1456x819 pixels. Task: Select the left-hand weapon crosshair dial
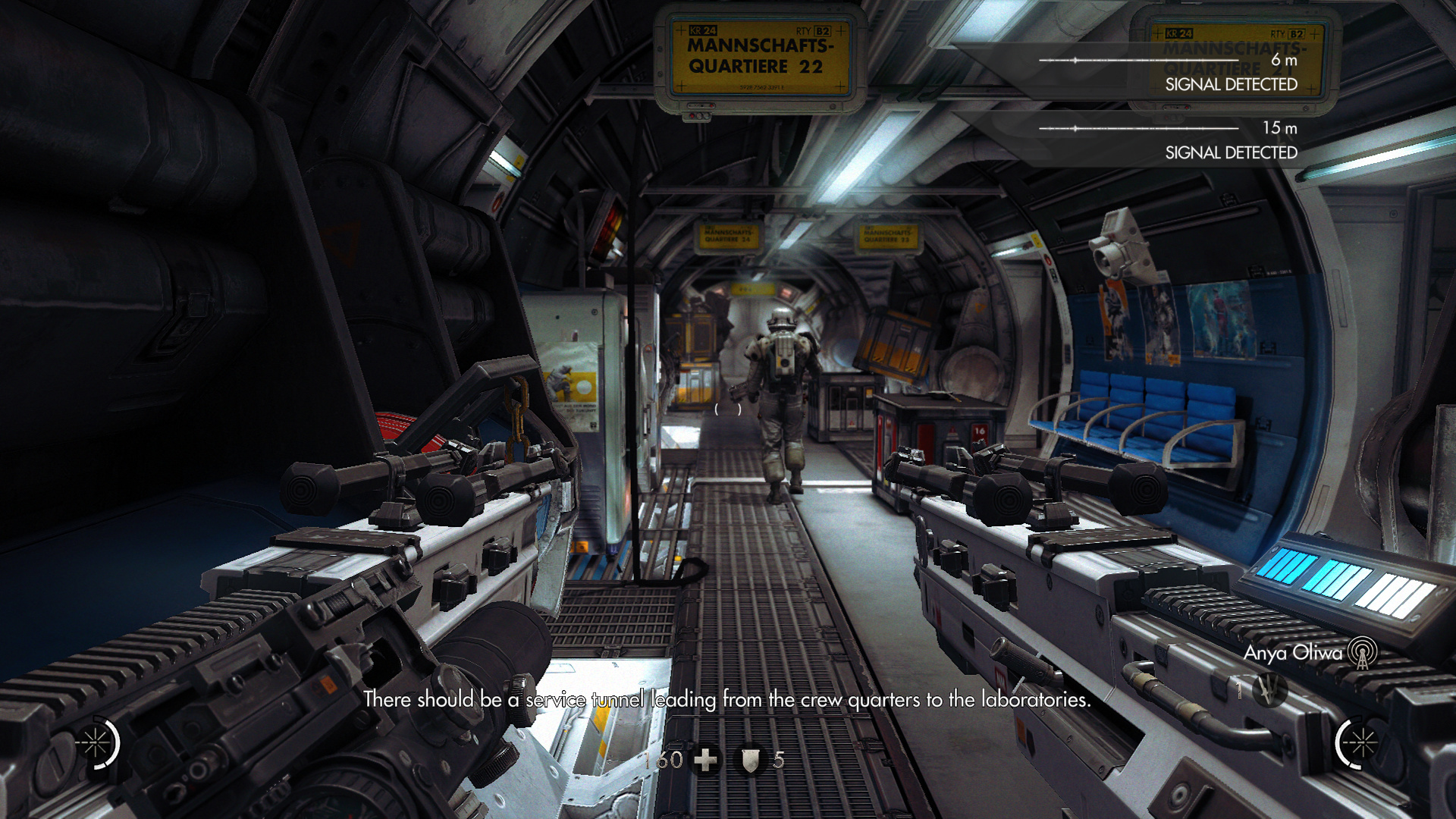97,743
